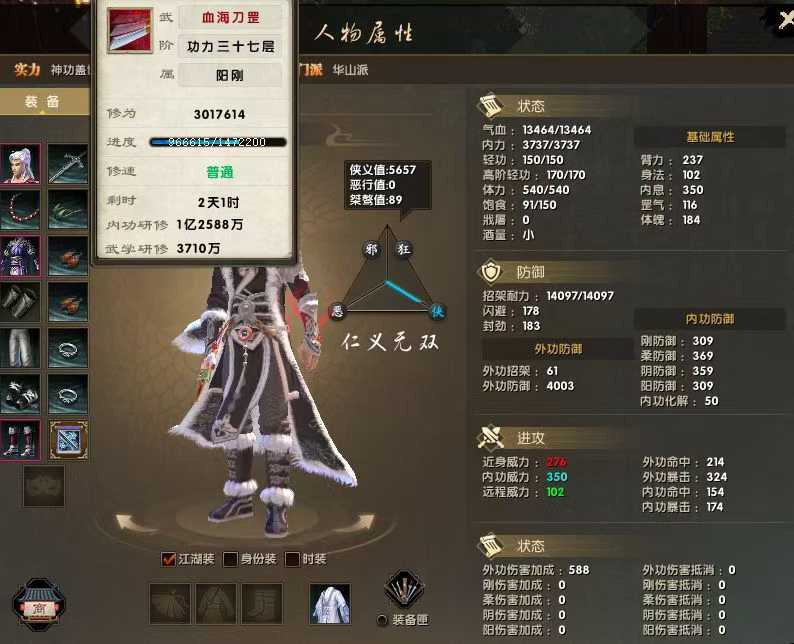Enable the 时装 checkbox
This screenshot has width=794, height=644.
click(292, 559)
